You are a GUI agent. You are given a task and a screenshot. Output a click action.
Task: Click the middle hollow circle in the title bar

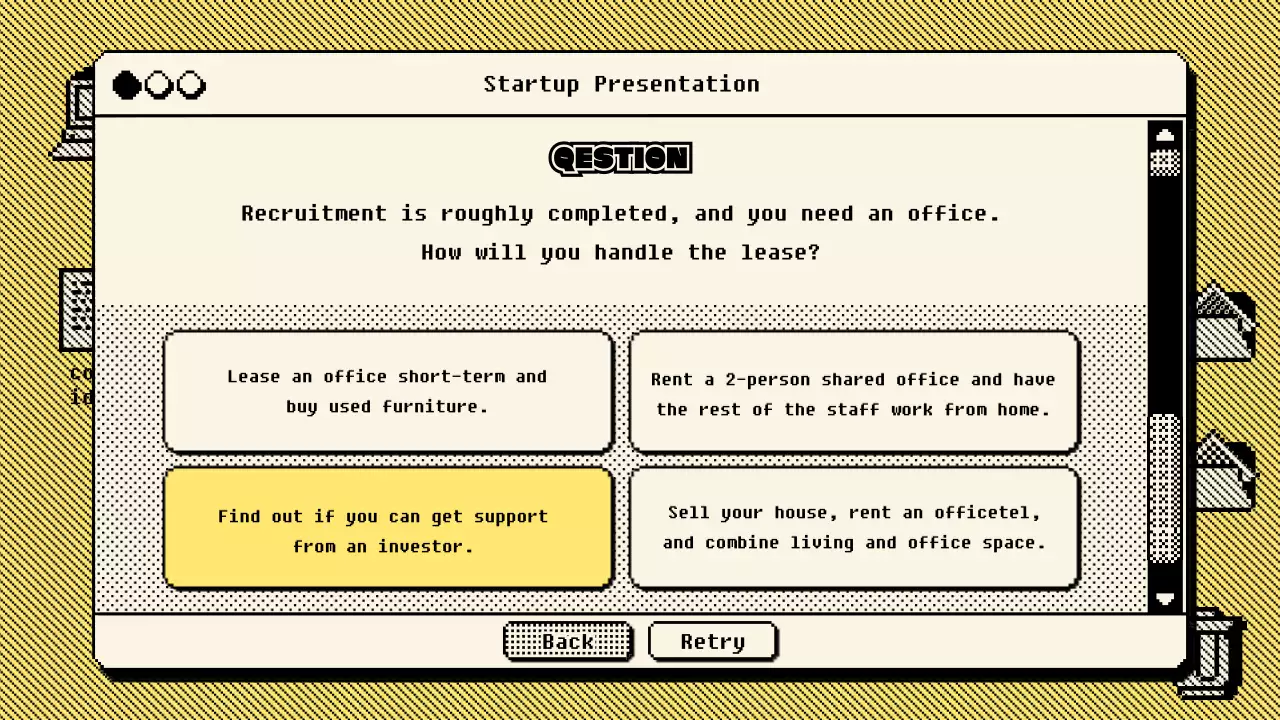click(x=159, y=85)
